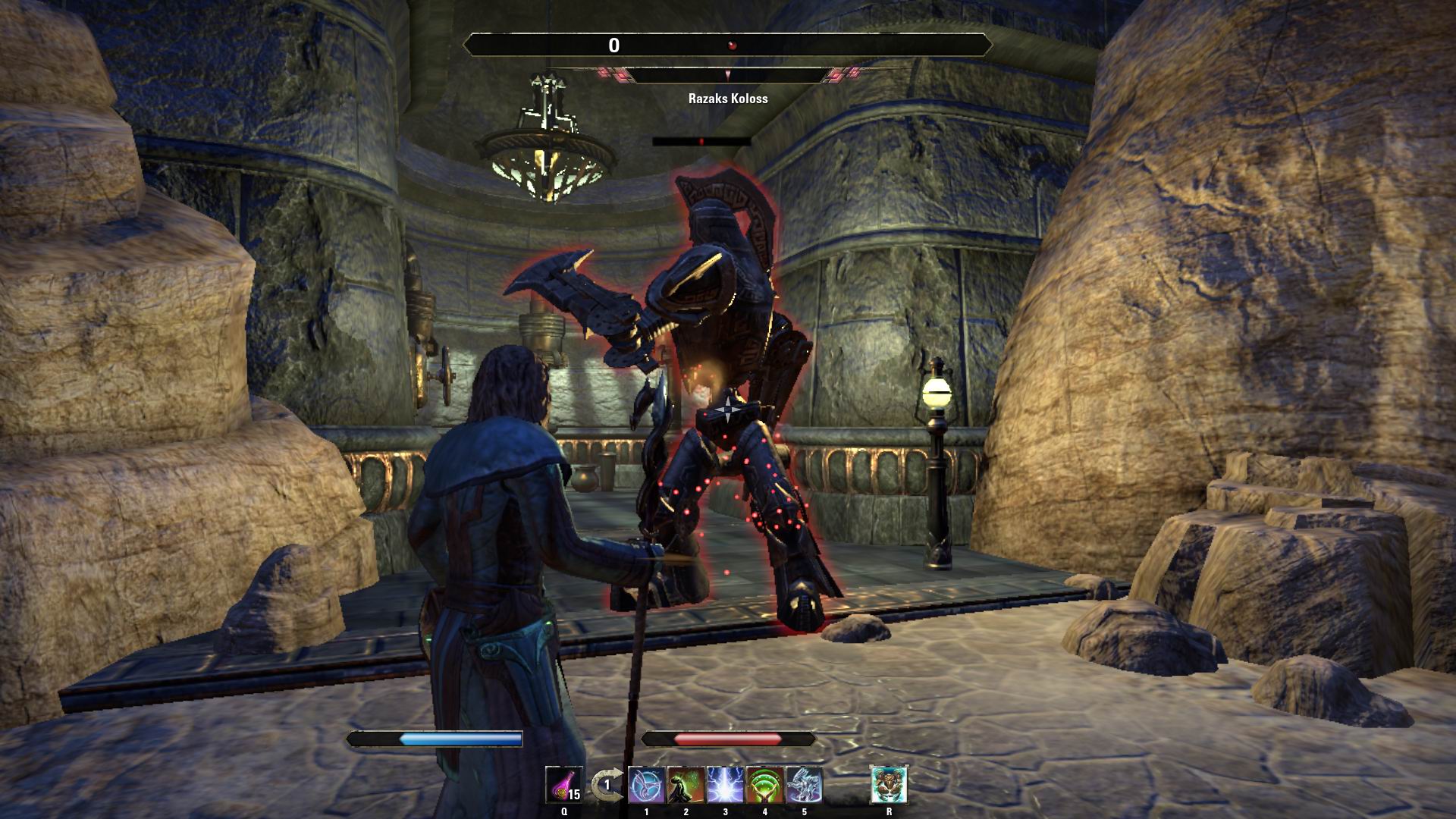
Task: Activate the winged twilight orb ability
Action: pos(647,785)
